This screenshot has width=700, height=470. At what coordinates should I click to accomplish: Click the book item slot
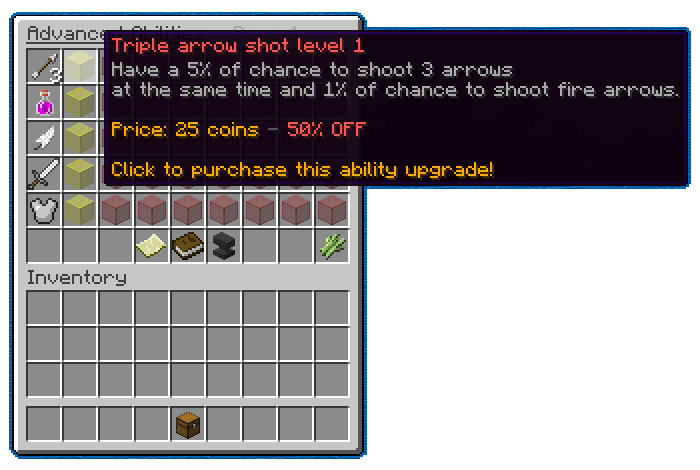188,246
